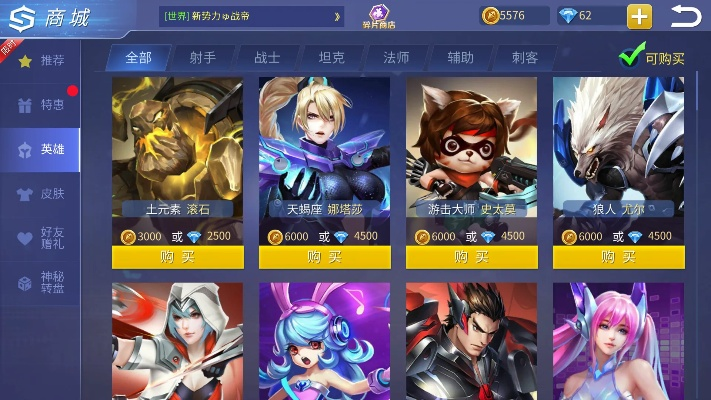
Task: Go back with the return arrow
Action: [686, 16]
